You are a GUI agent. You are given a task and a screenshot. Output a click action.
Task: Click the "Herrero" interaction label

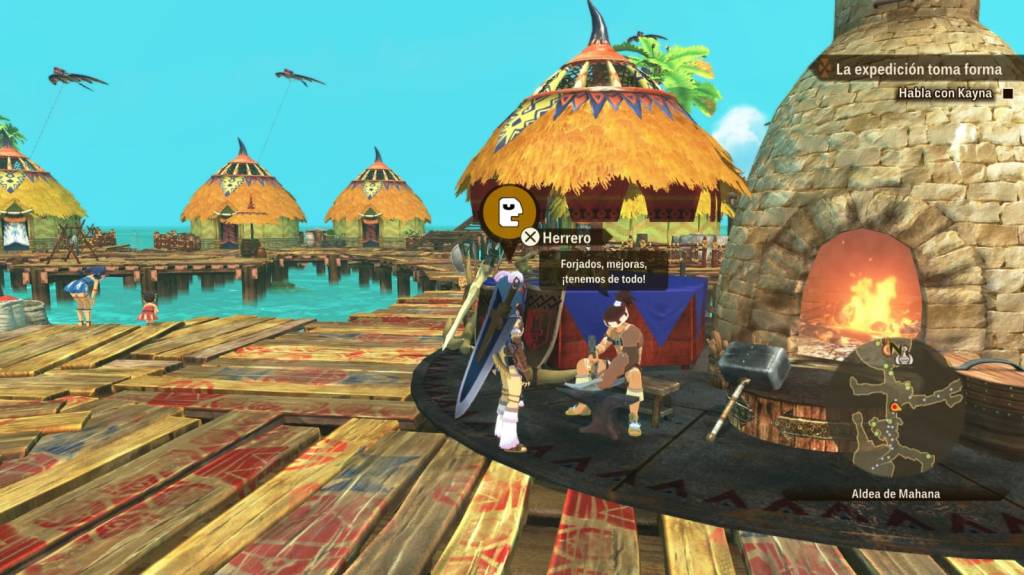coord(561,237)
